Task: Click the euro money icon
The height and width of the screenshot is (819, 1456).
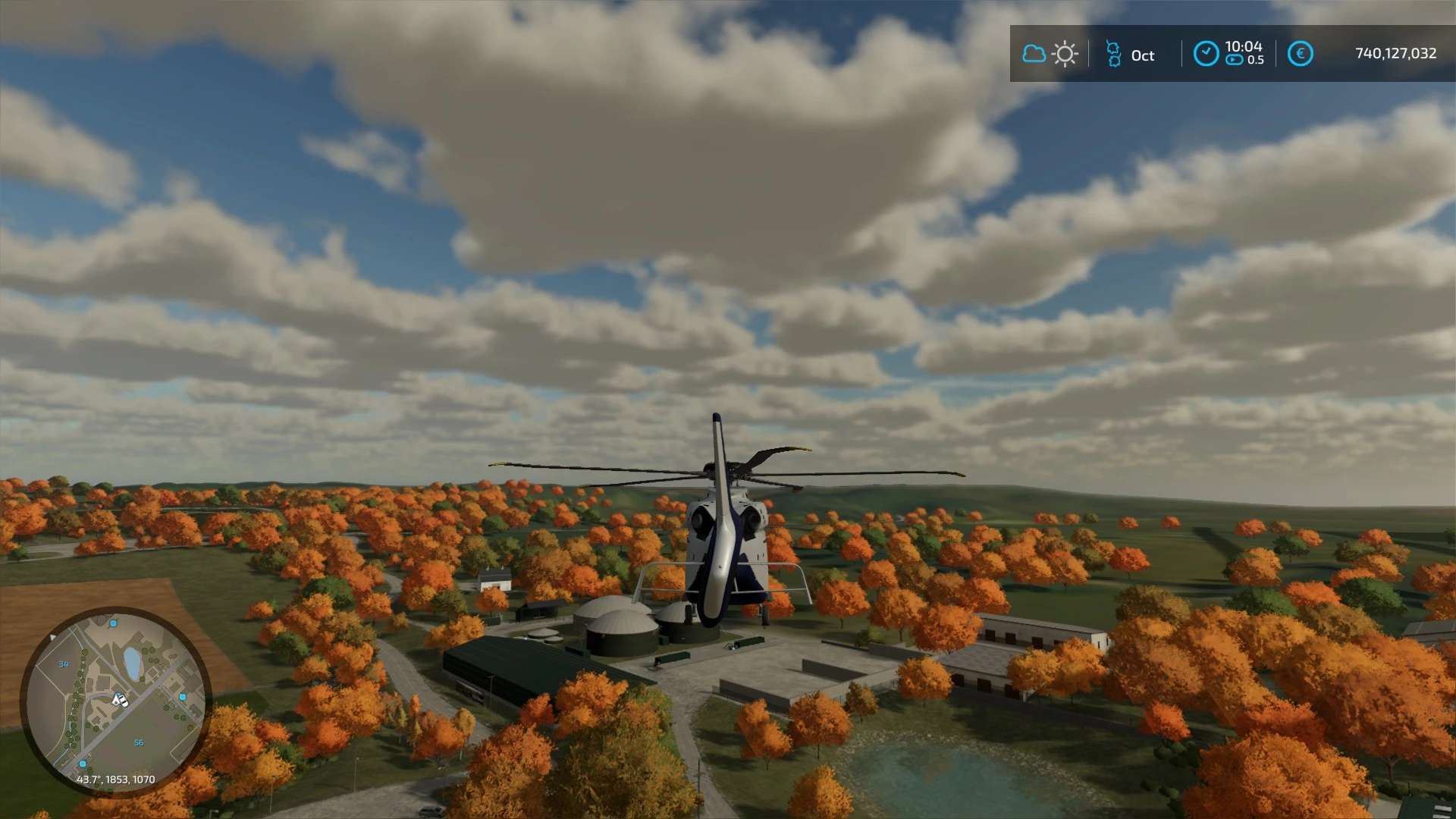Action: [1300, 54]
